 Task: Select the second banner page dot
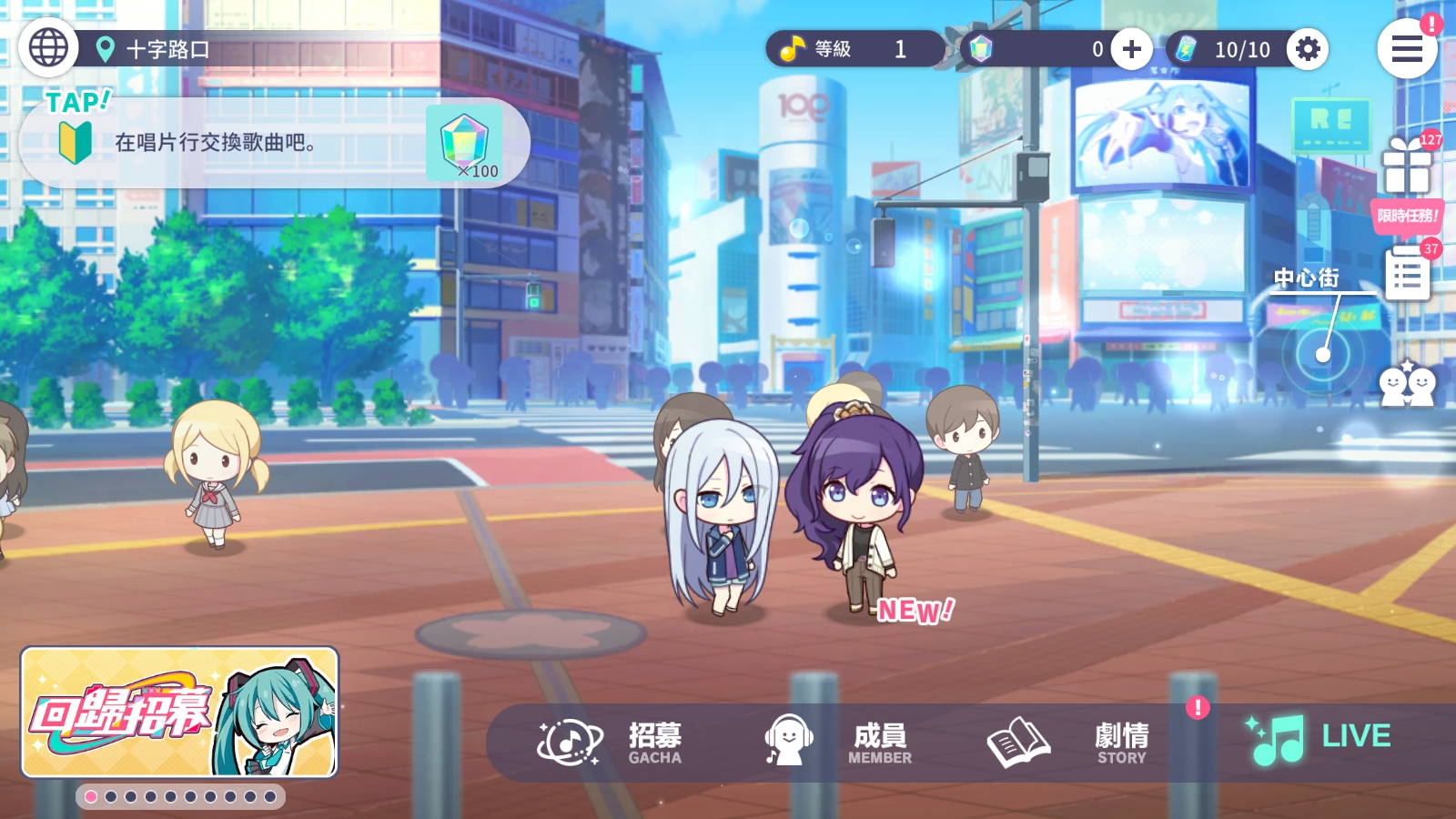(111, 797)
